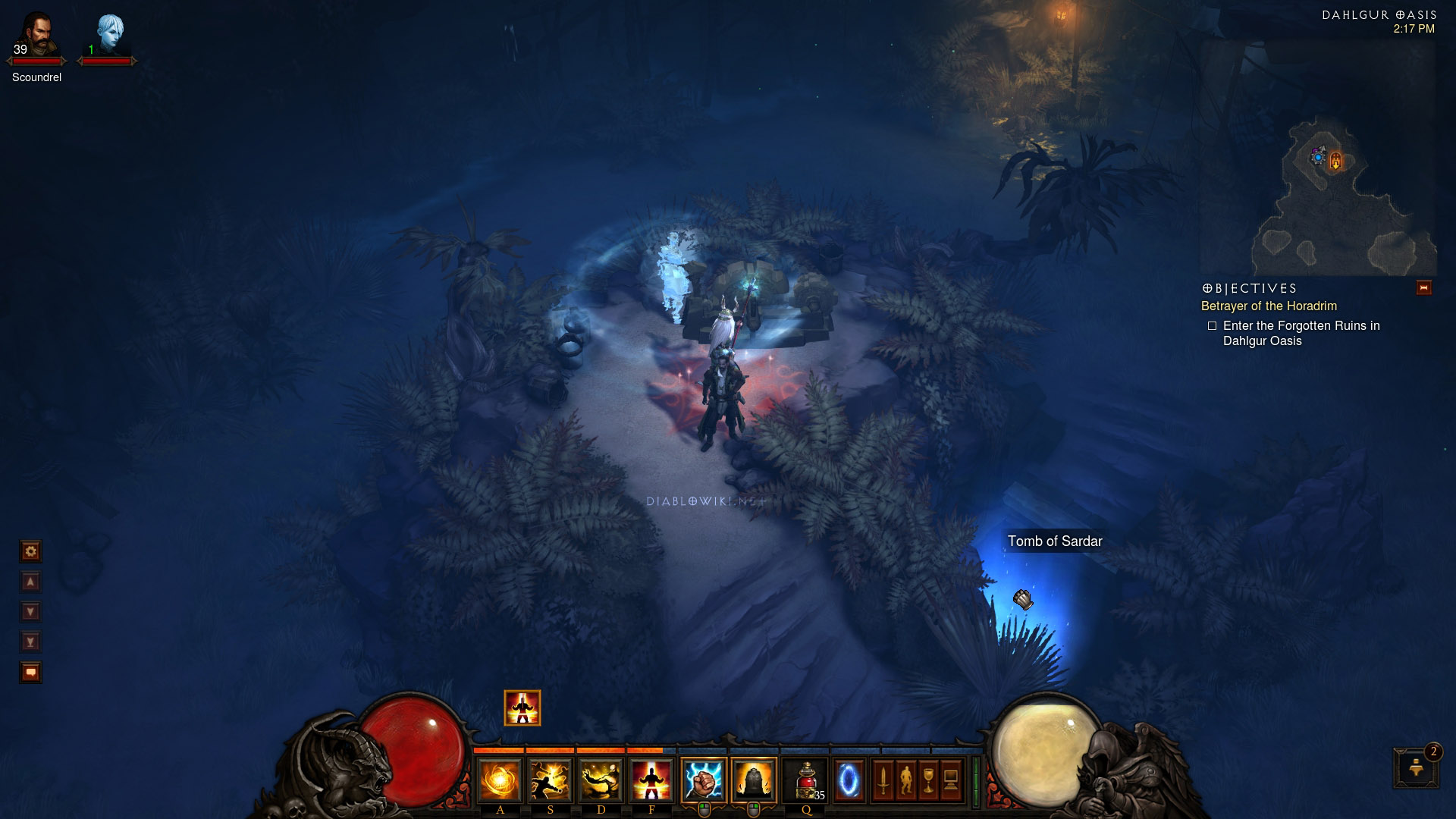Open the game menu computer button
Viewport: 1456px width, 819px height.
click(x=951, y=780)
